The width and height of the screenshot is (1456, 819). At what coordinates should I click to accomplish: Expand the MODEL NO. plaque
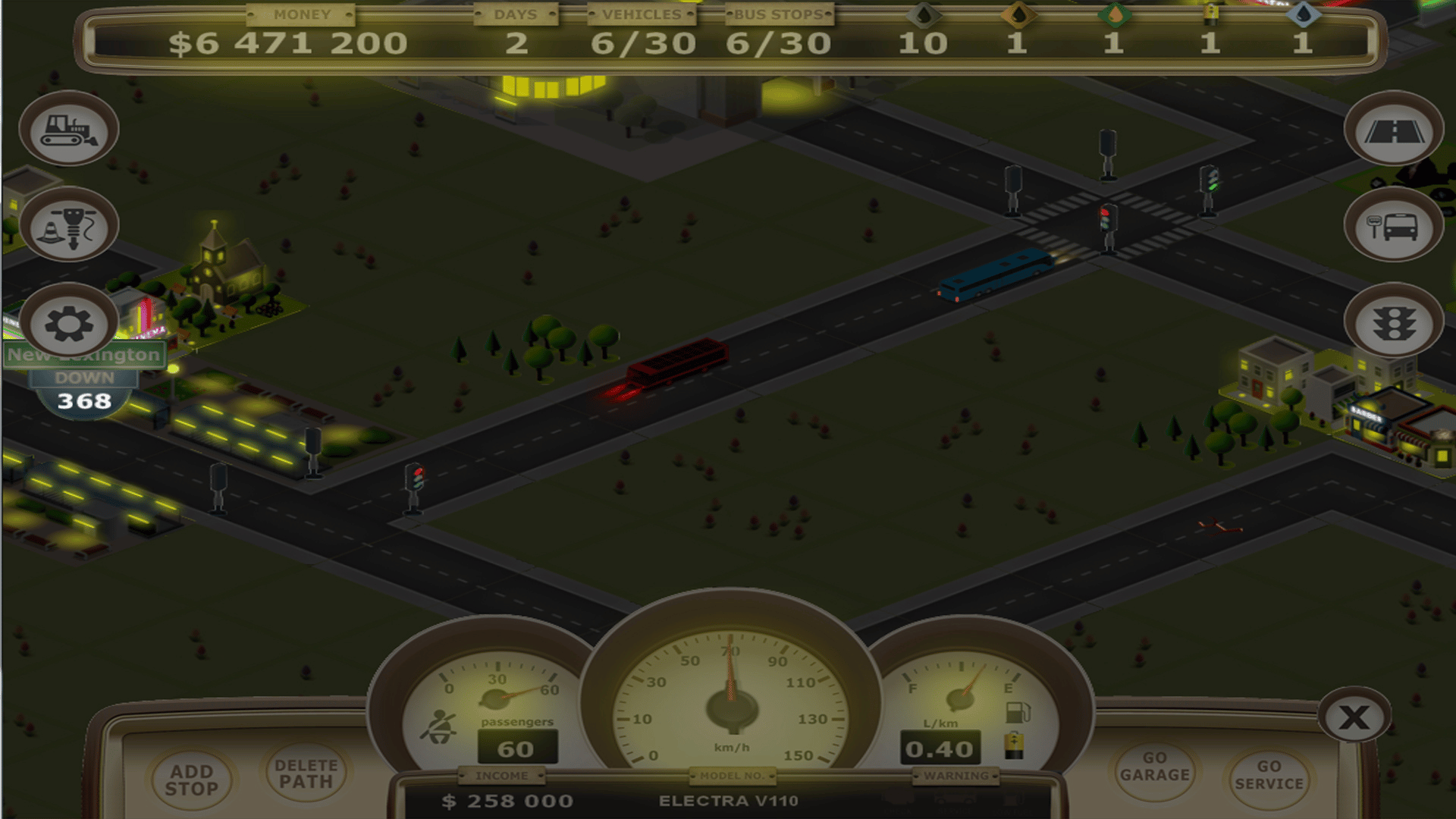point(731,776)
